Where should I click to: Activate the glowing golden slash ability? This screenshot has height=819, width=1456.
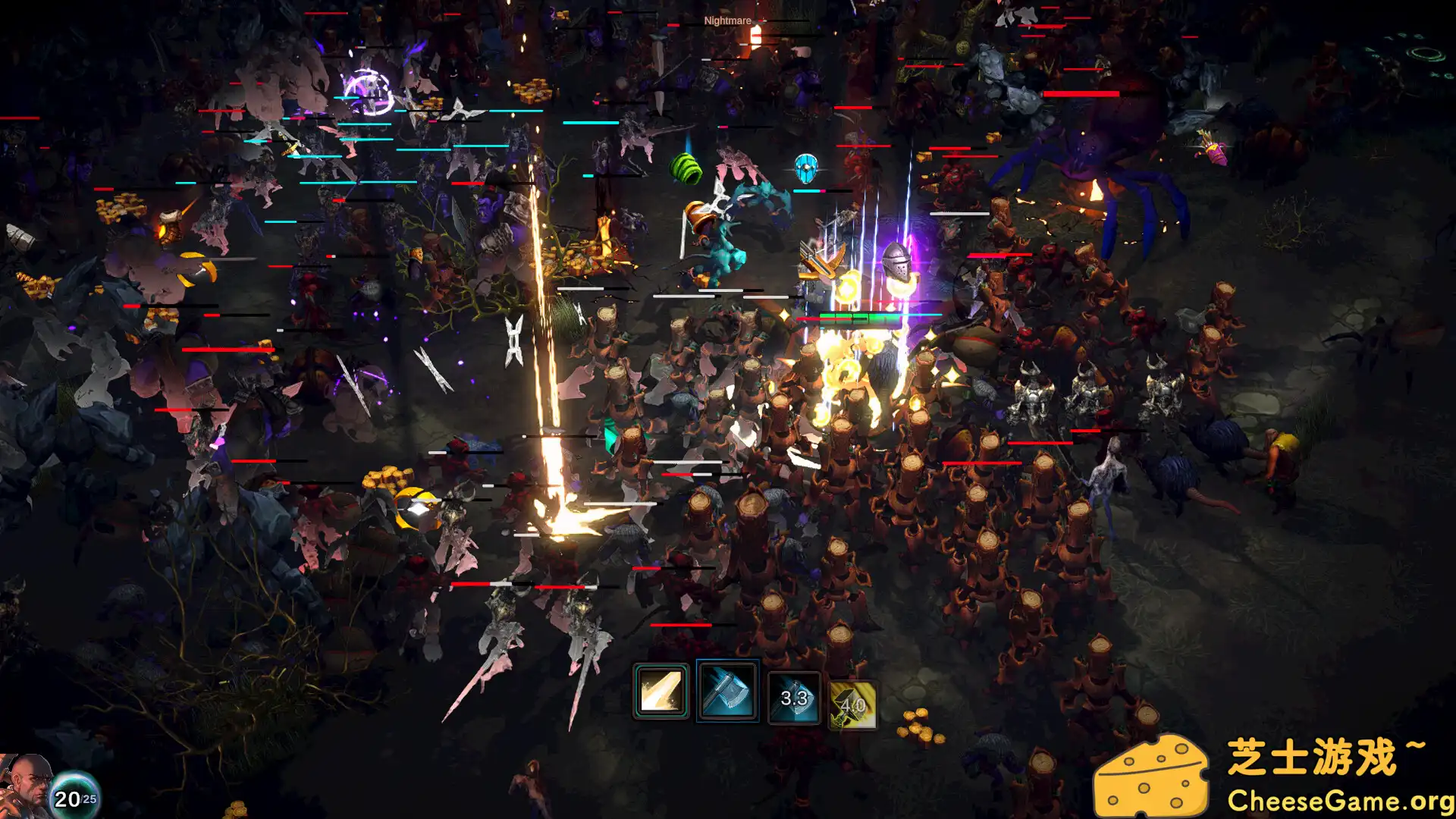pyautogui.click(x=661, y=691)
